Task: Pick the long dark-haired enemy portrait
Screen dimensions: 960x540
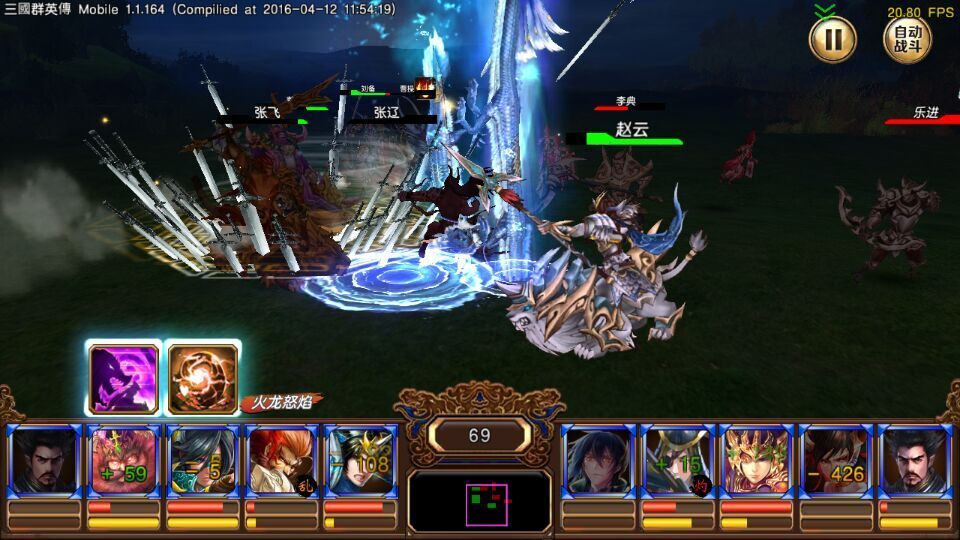Action: [x=598, y=460]
